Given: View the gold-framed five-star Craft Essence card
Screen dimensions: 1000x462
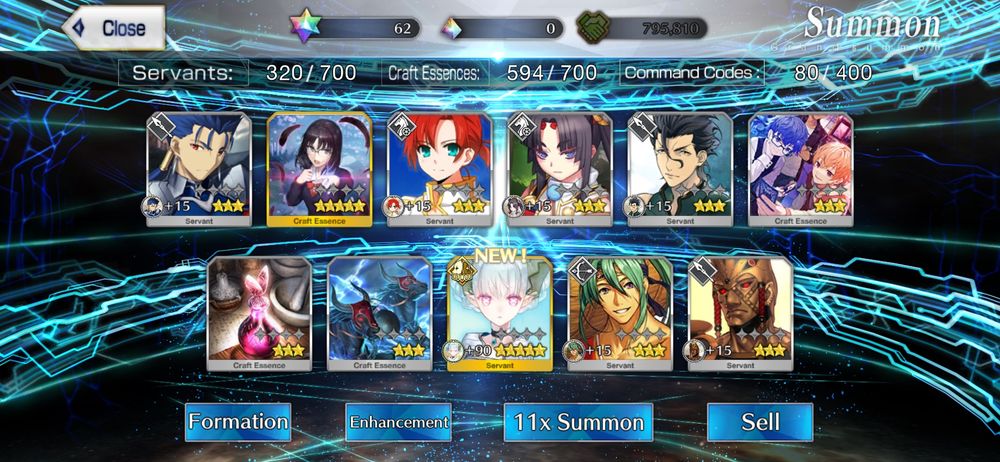Looking at the screenshot, I should [x=319, y=170].
